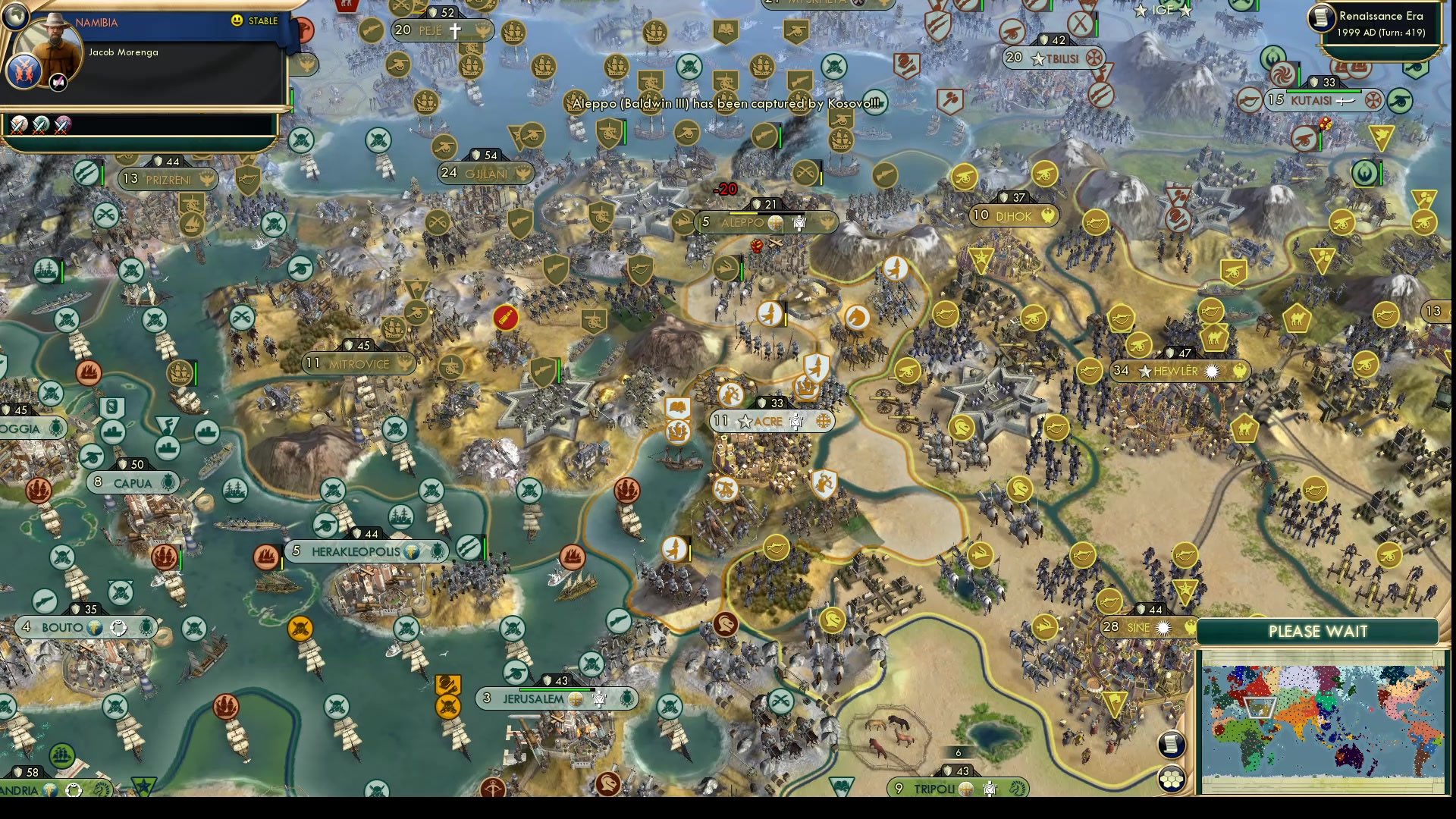Open the Capua city banner
This screenshot has width=1456, height=819.
click(x=133, y=482)
